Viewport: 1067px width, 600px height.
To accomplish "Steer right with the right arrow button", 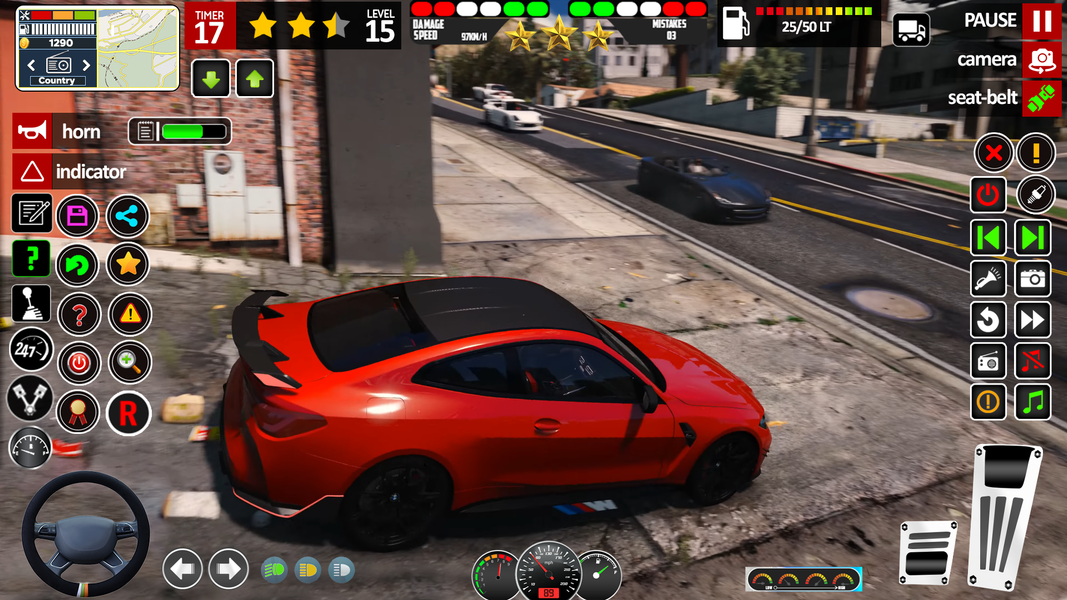I will (228, 569).
